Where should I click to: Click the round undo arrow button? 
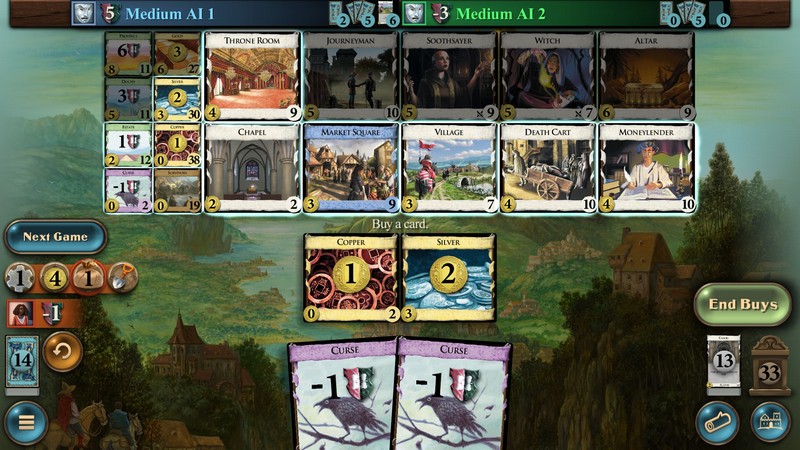(x=63, y=351)
